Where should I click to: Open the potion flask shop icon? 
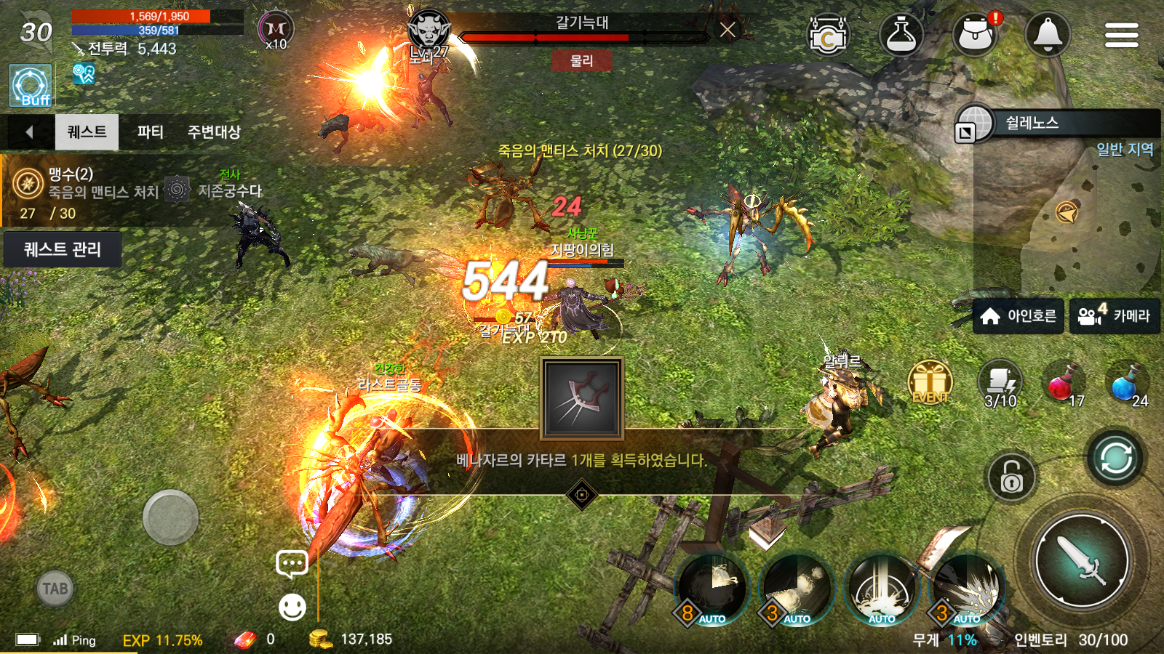[x=900, y=35]
